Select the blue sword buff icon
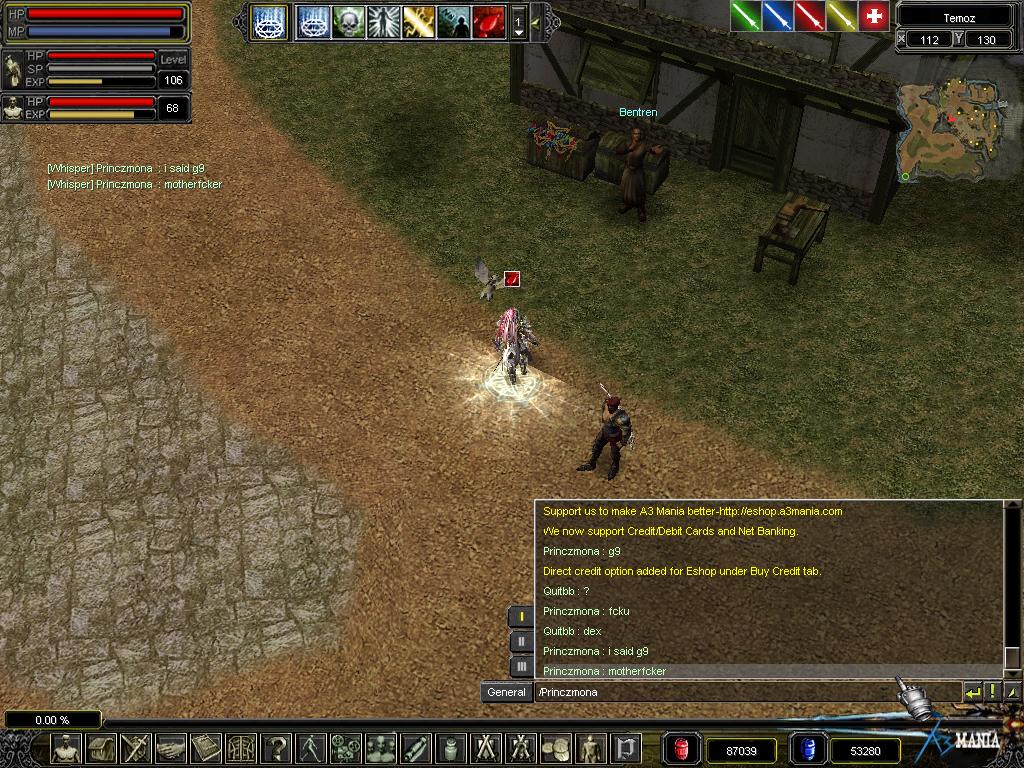This screenshot has width=1024, height=768. pos(777,16)
